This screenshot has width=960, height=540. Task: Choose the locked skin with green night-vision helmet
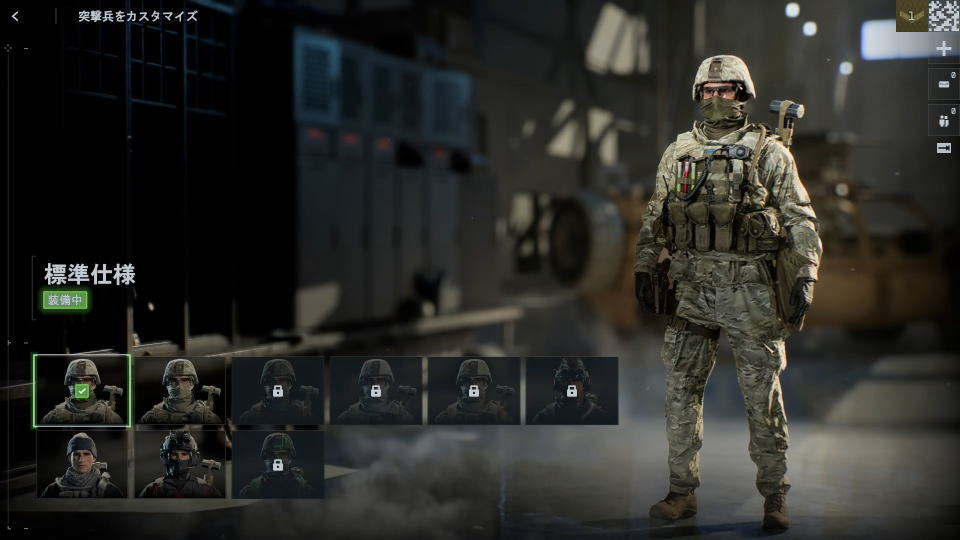pos(277,464)
